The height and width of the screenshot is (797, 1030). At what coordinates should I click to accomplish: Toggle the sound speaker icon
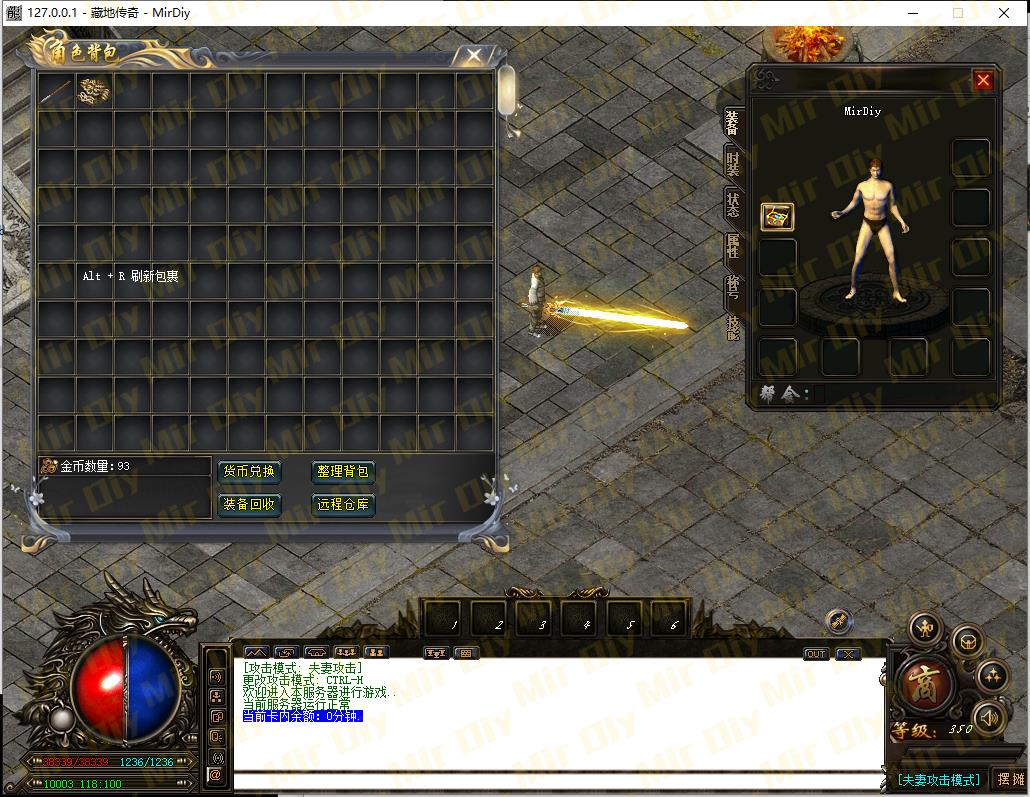990,717
